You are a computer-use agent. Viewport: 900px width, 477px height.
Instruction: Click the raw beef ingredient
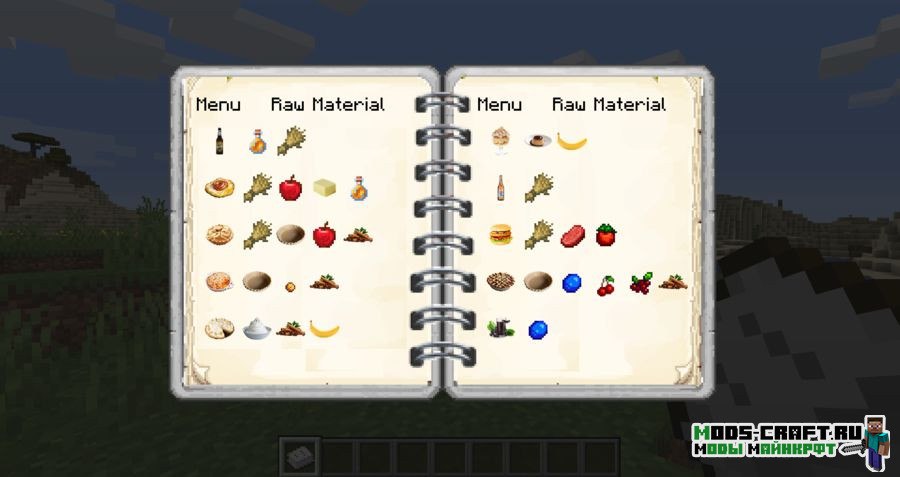(x=572, y=235)
